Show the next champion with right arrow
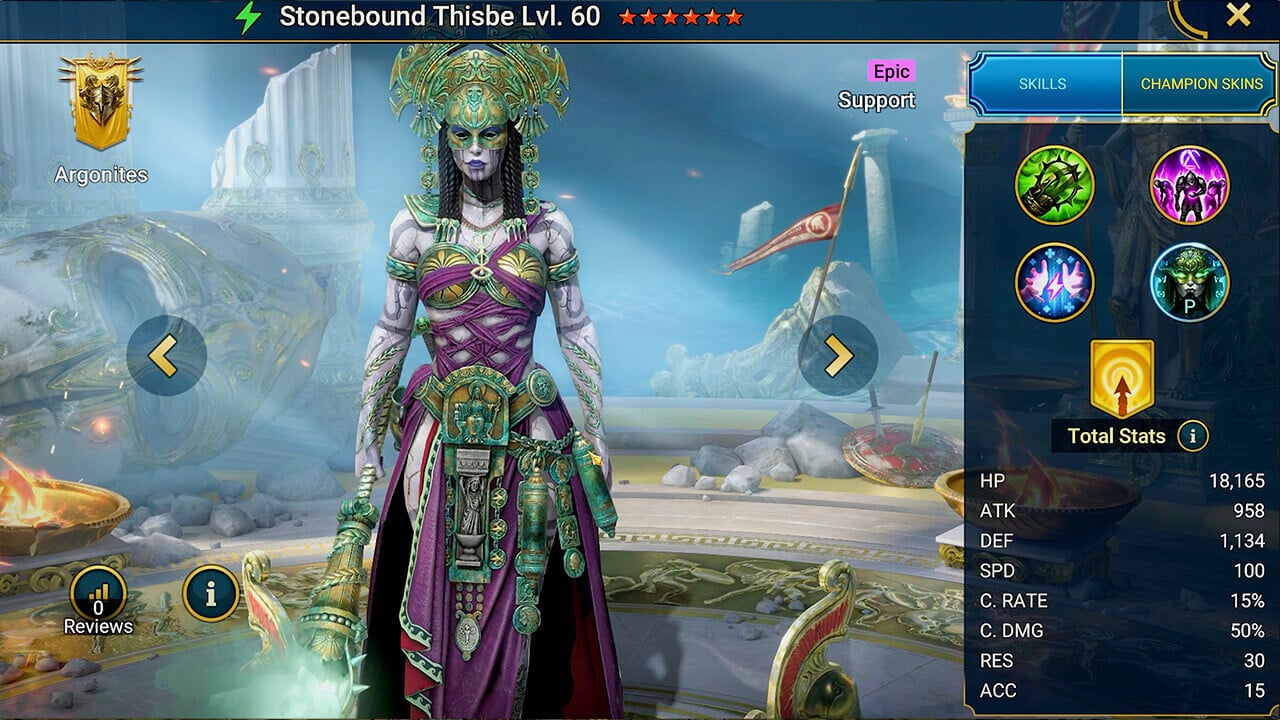1280x720 pixels. coord(838,356)
